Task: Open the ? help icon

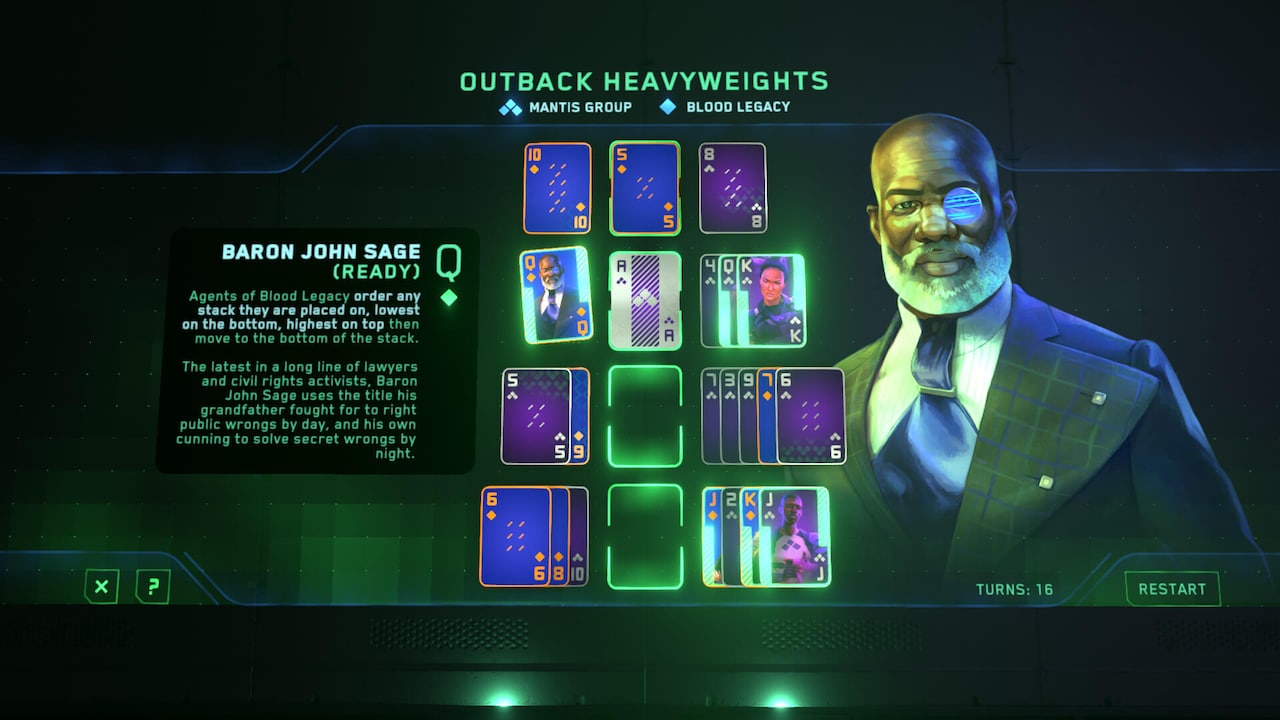Action: click(150, 588)
